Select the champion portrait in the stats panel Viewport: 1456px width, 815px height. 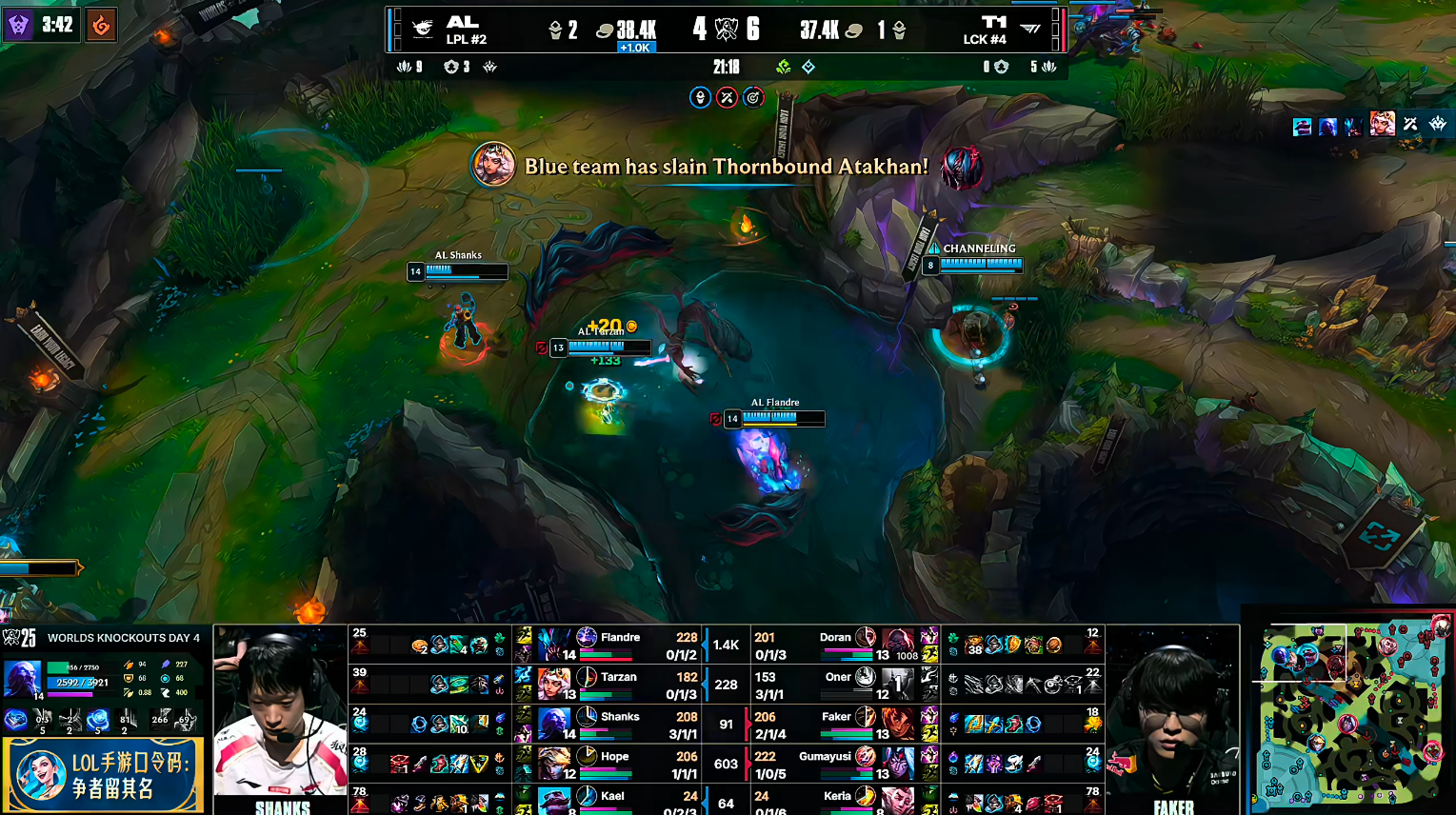(x=23, y=680)
